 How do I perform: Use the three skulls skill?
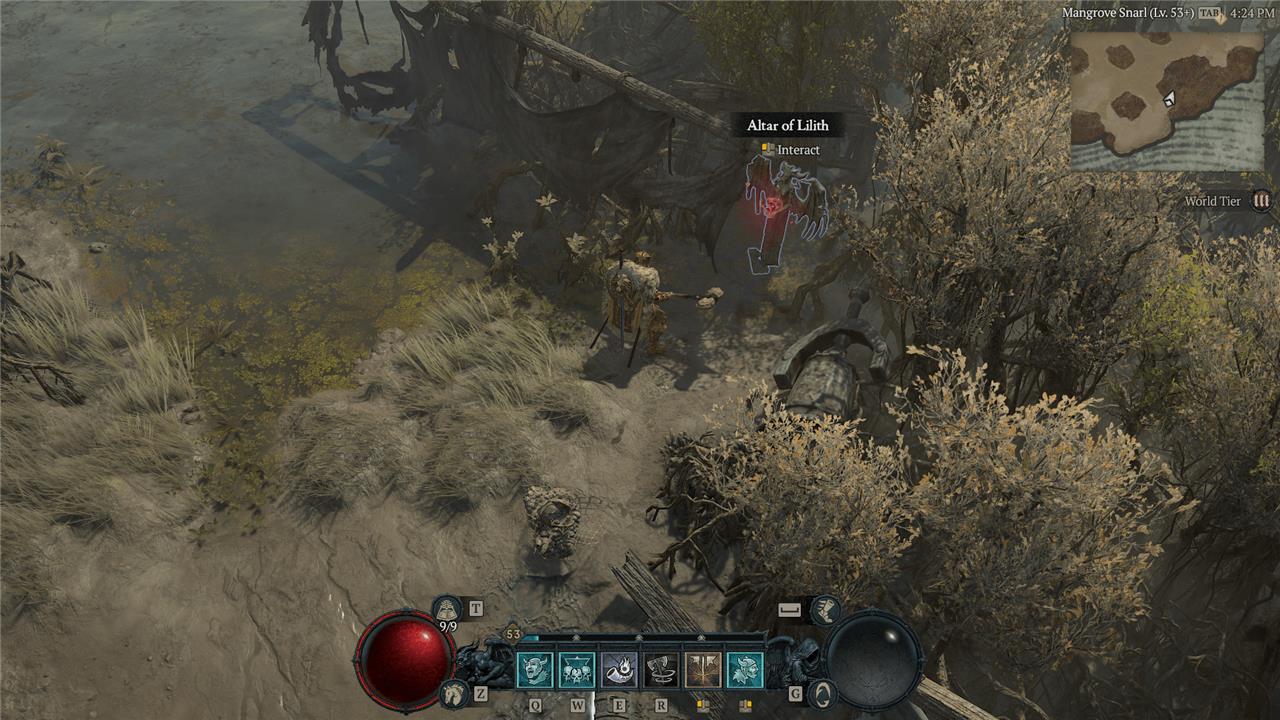[577, 669]
